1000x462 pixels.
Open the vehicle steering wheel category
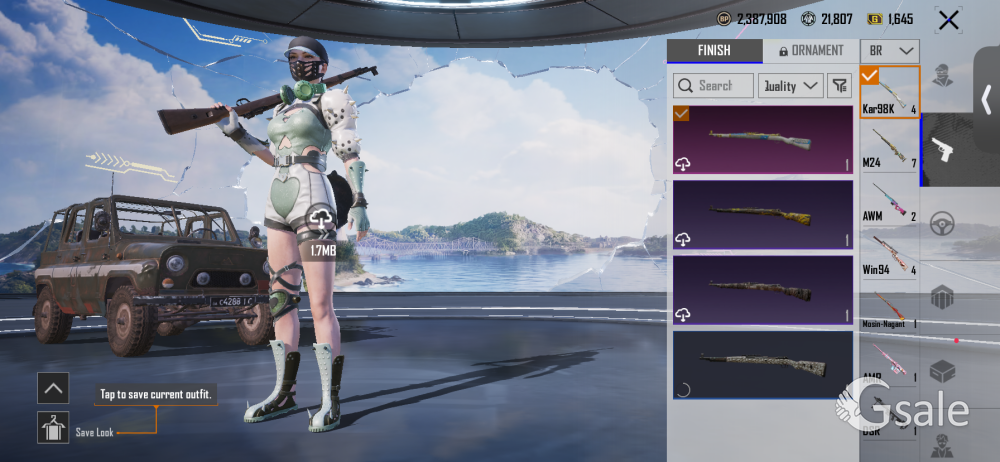pyautogui.click(x=942, y=224)
